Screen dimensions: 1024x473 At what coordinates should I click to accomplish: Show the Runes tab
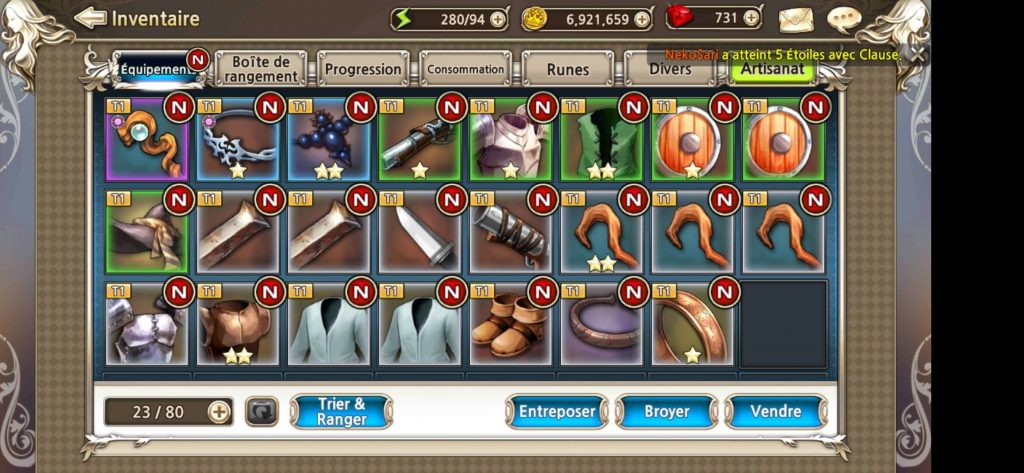pyautogui.click(x=568, y=69)
